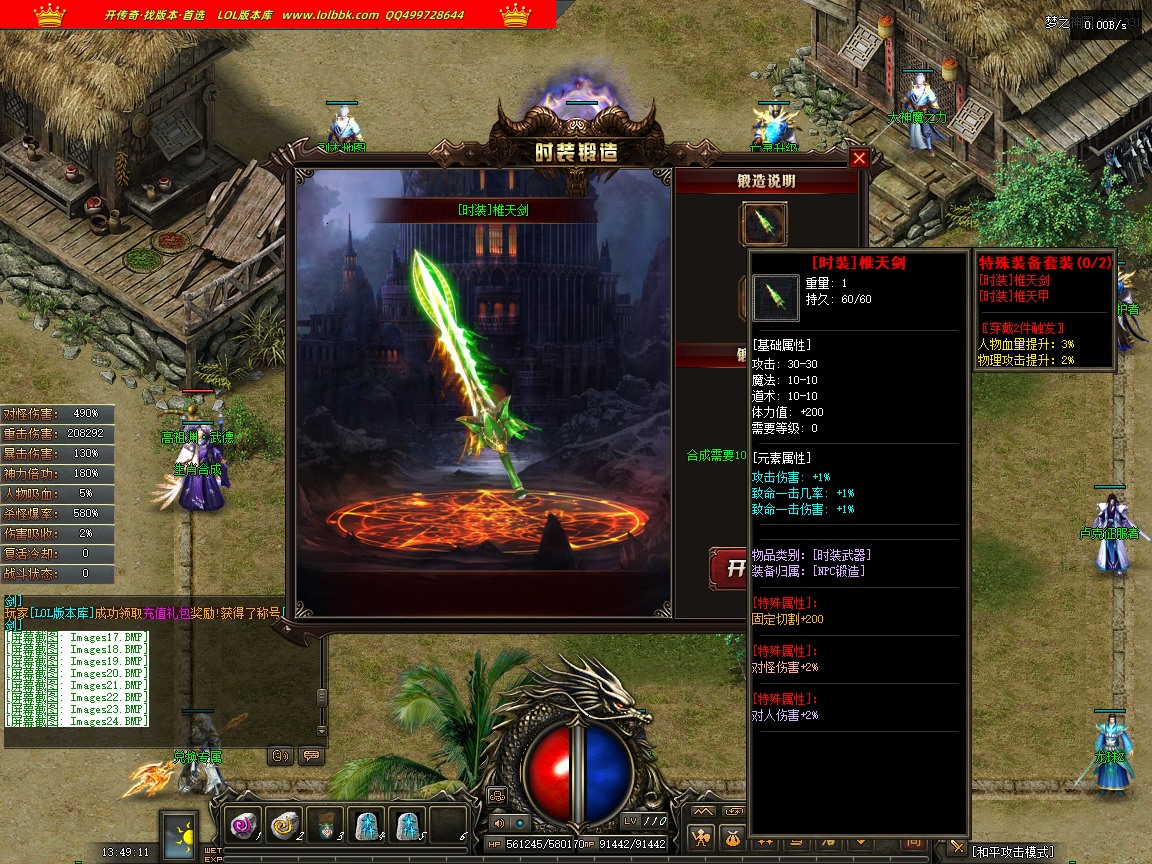Click the mountain-shaped button above the character icon

pyautogui.click(x=704, y=811)
